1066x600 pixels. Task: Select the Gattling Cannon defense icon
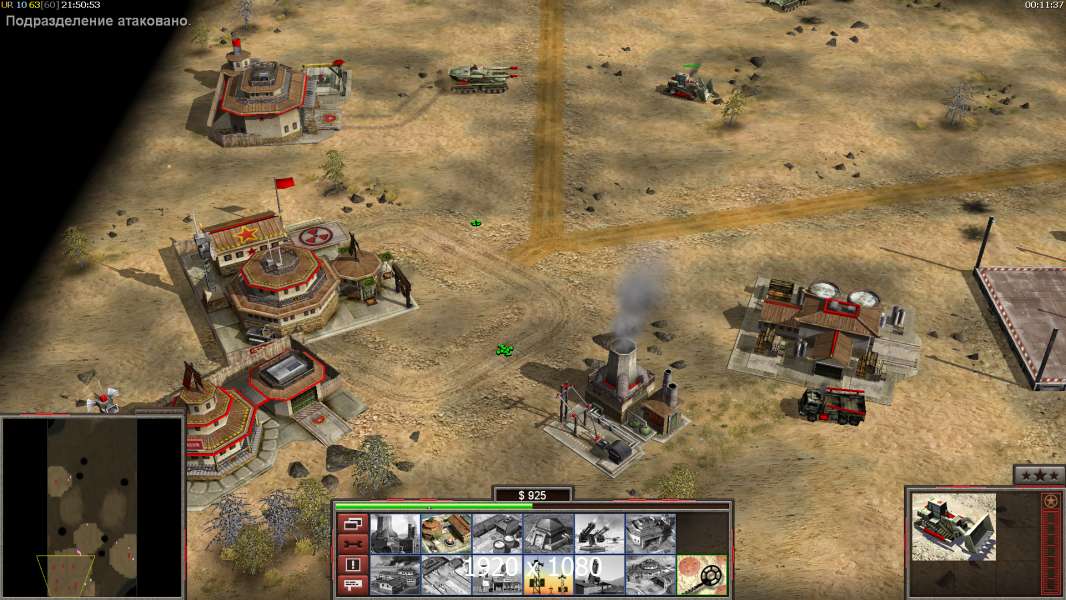pyautogui.click(x=599, y=534)
